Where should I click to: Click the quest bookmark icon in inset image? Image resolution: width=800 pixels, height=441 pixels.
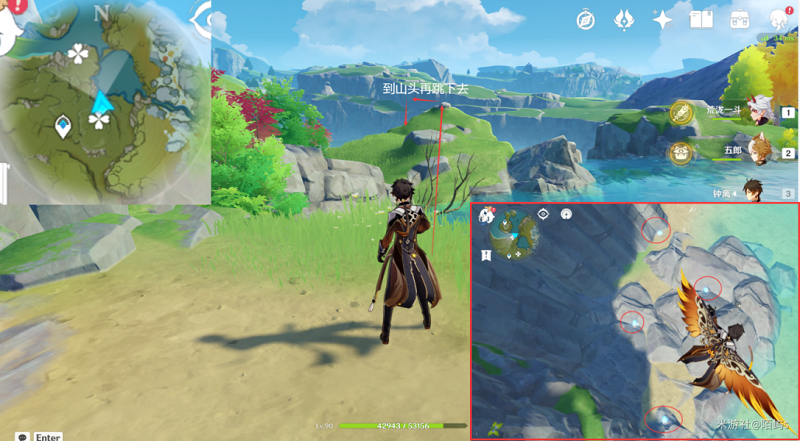[486, 256]
